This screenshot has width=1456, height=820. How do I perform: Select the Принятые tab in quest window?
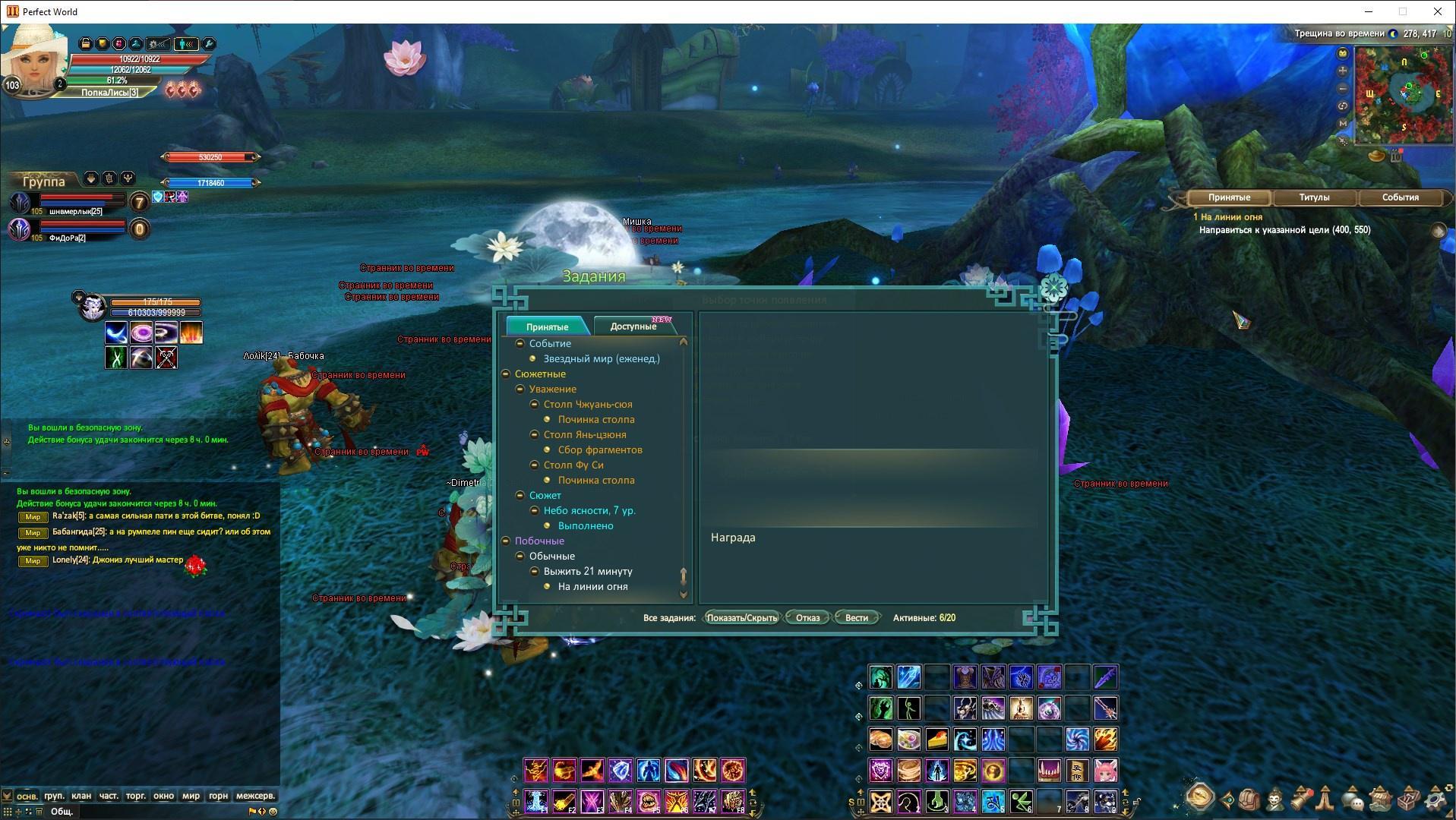click(x=547, y=326)
